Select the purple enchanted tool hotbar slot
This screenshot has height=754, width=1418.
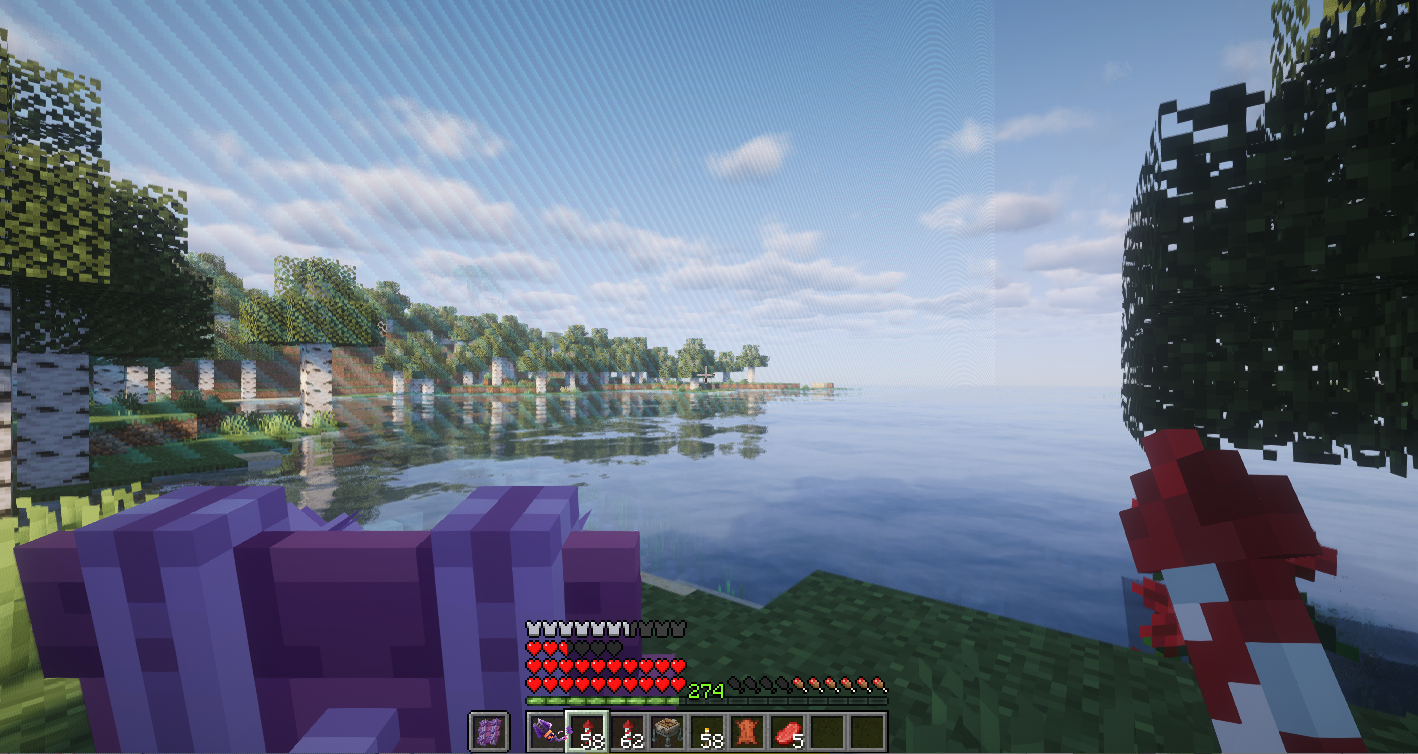pos(546,731)
